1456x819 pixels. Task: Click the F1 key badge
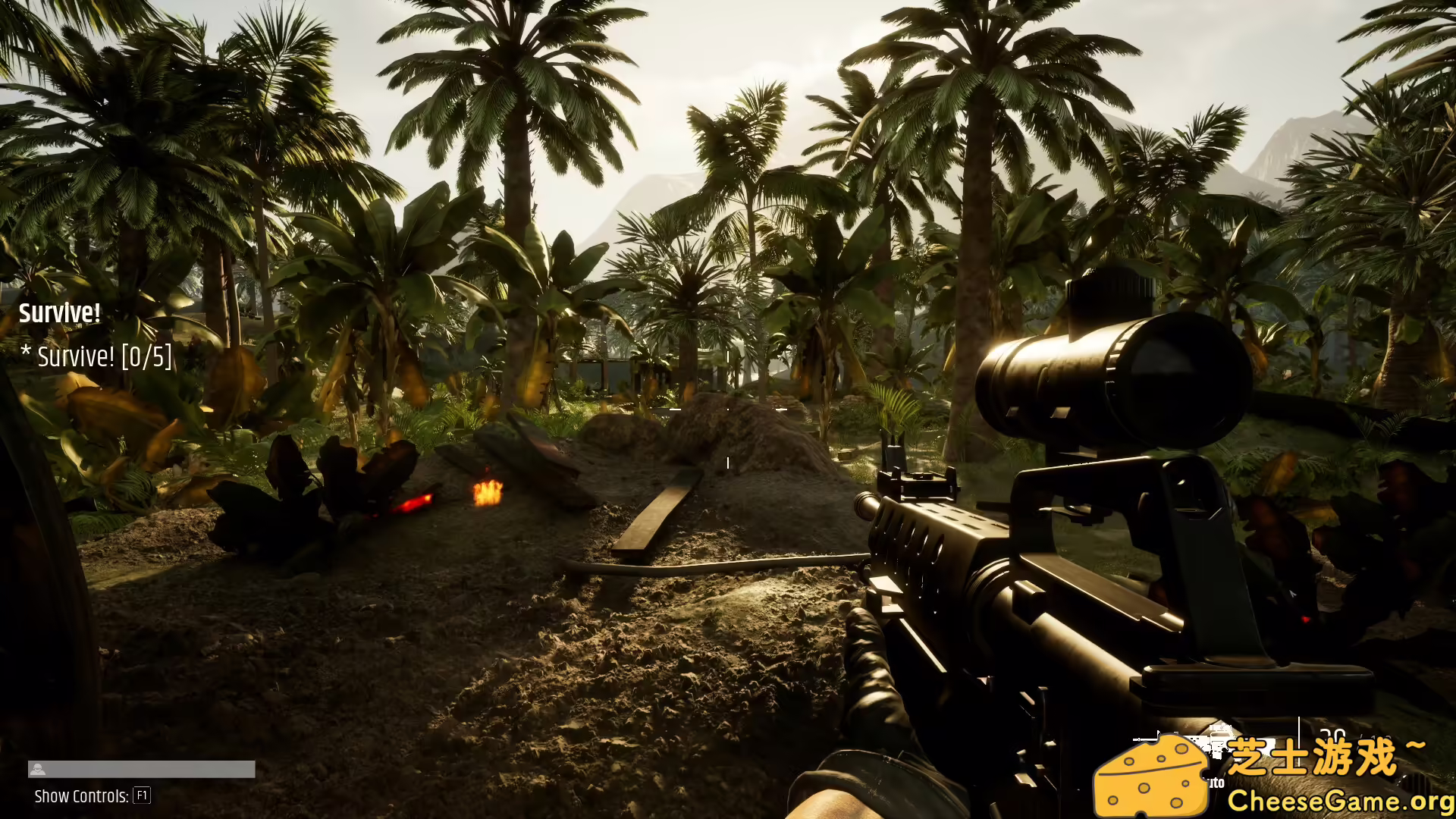click(142, 795)
